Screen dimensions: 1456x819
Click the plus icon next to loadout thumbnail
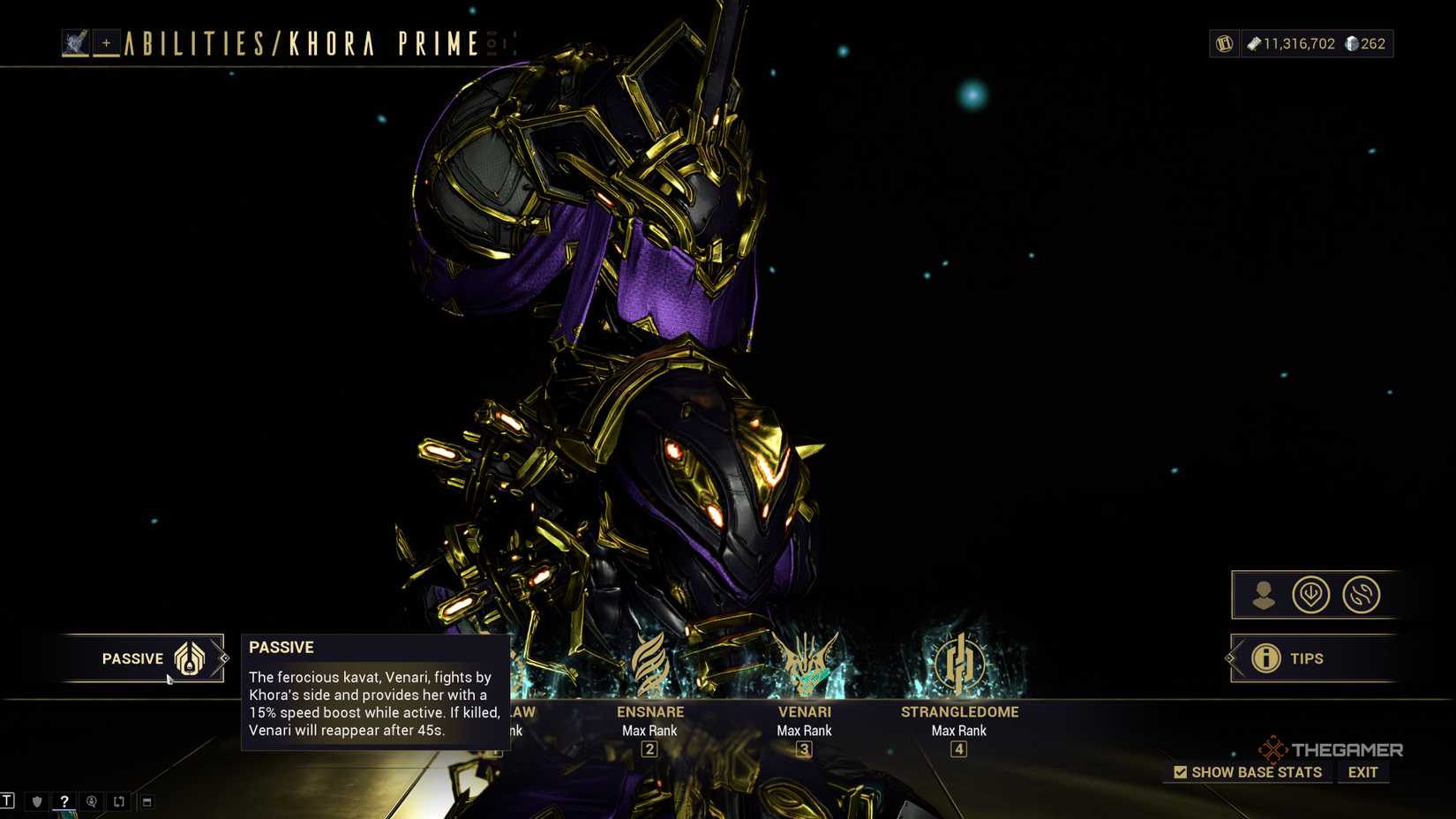tap(106, 41)
